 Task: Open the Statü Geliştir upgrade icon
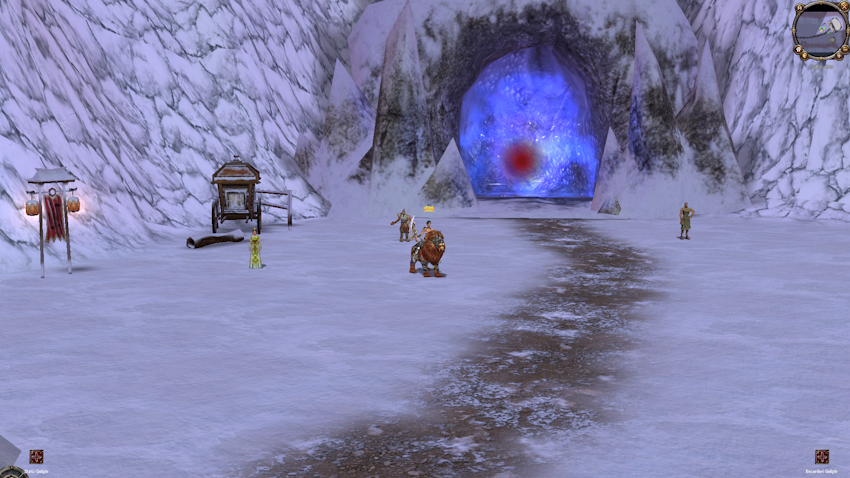pyautogui.click(x=36, y=457)
